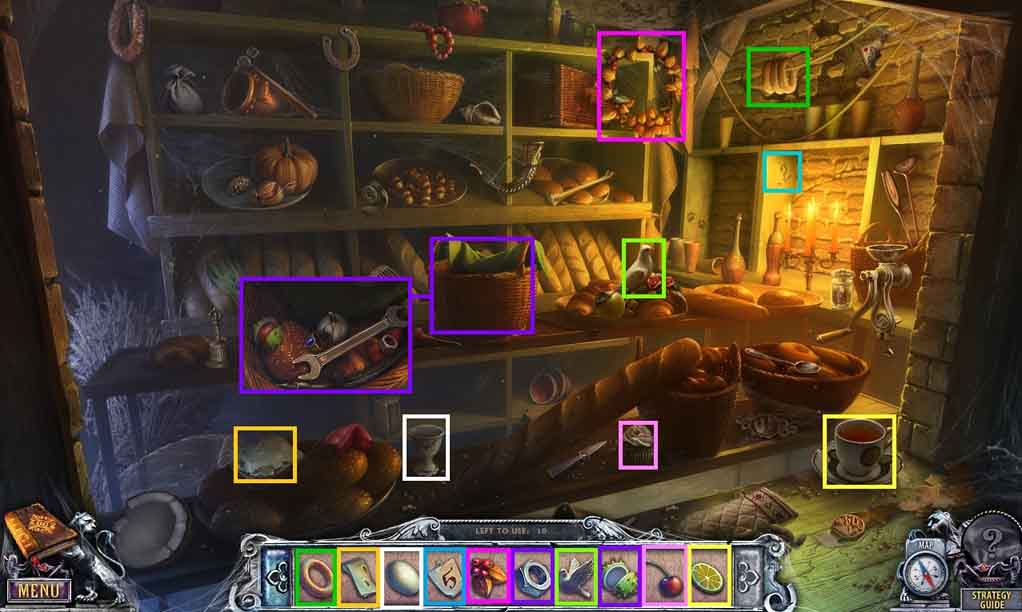
Task: Open the journal book
Action: click(x=38, y=534)
